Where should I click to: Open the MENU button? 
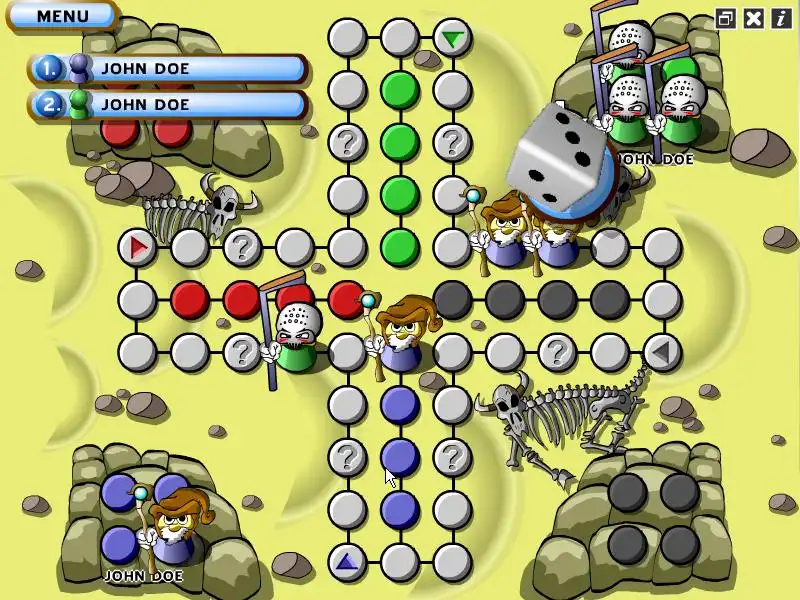pyautogui.click(x=62, y=16)
